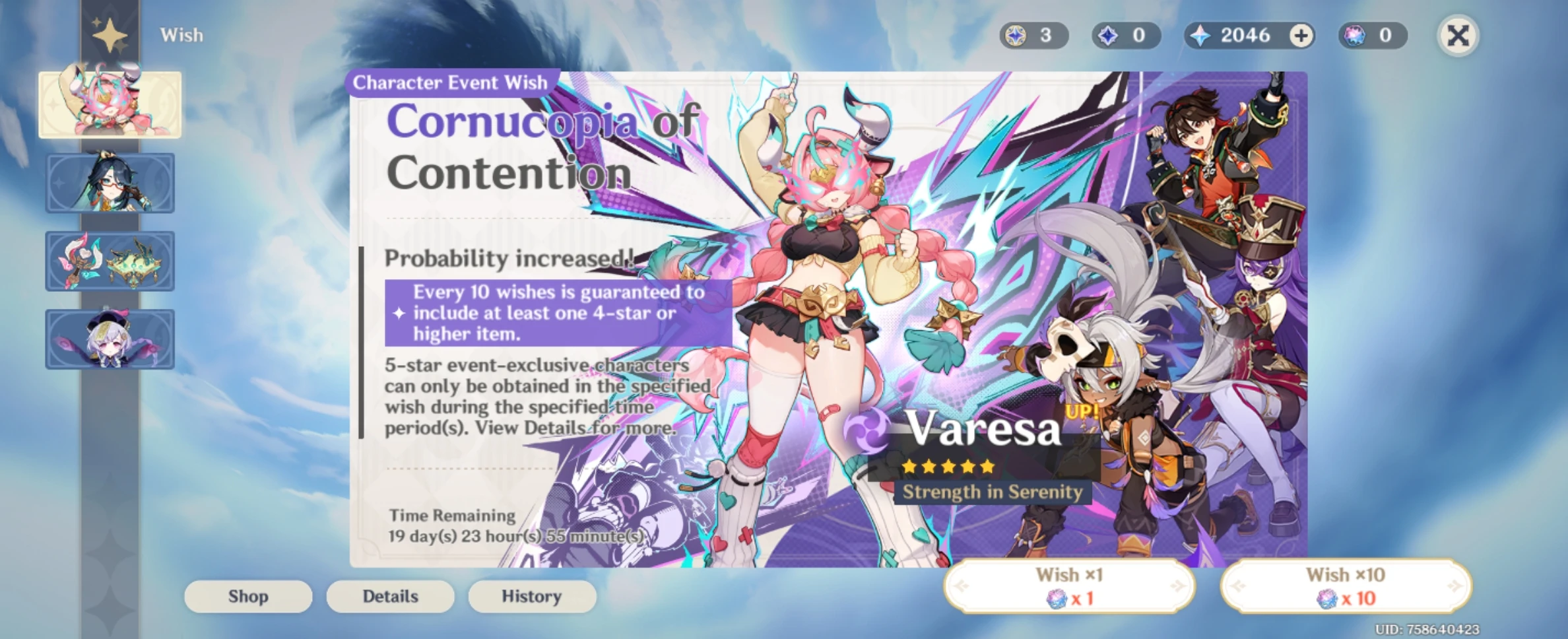
Task: Select the Xianyun character banner in sidebar
Action: 110,183
